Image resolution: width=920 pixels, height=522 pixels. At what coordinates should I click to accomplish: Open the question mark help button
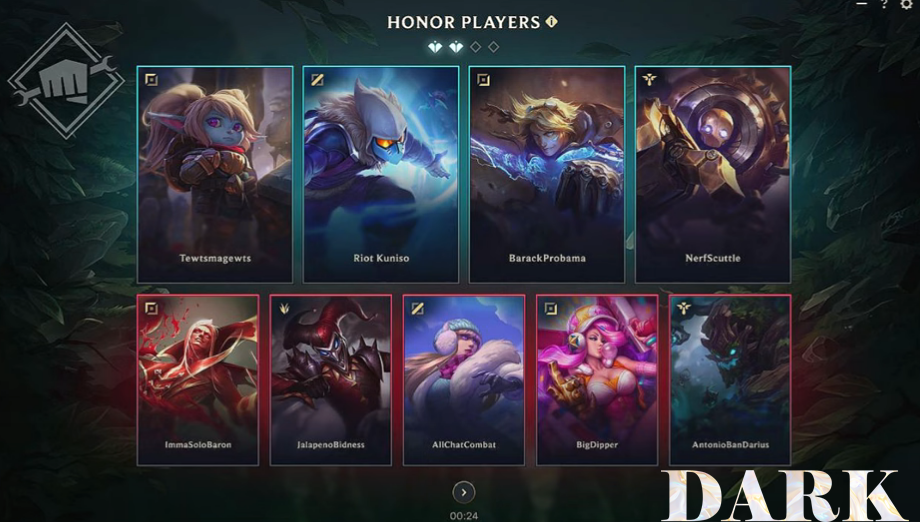[x=884, y=5]
